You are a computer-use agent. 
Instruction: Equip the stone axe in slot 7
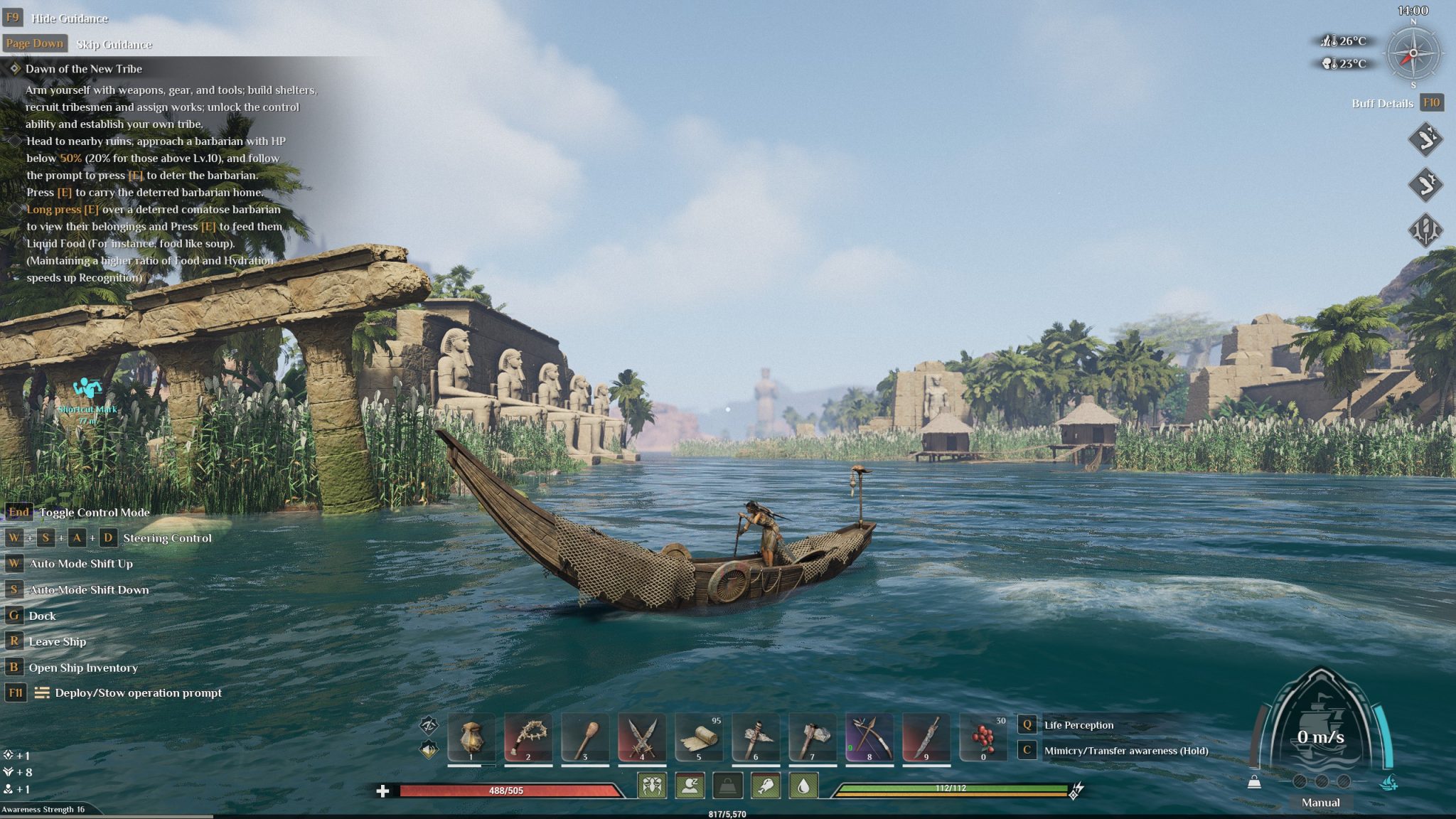[x=813, y=737]
